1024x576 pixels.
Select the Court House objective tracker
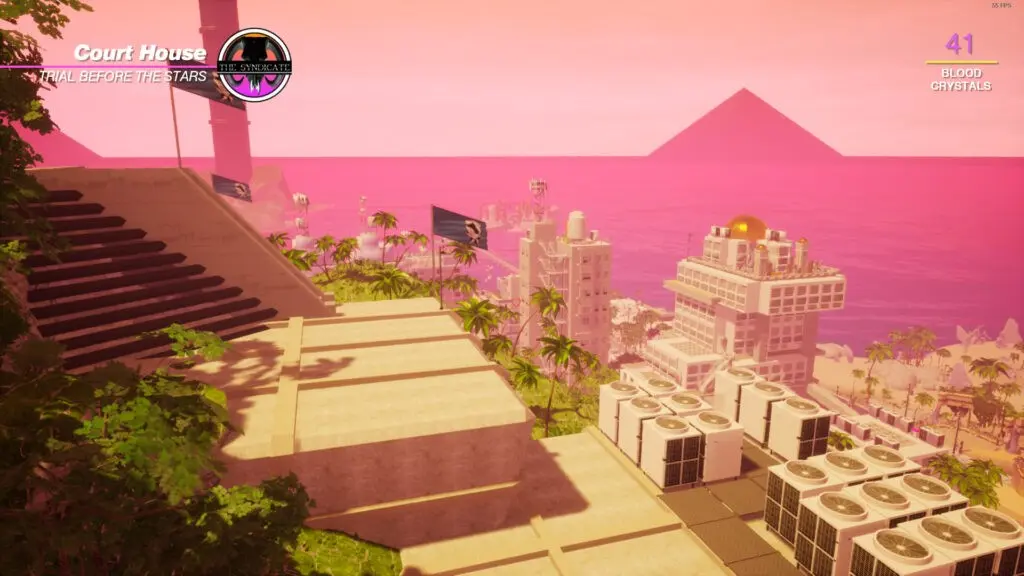(x=138, y=54)
